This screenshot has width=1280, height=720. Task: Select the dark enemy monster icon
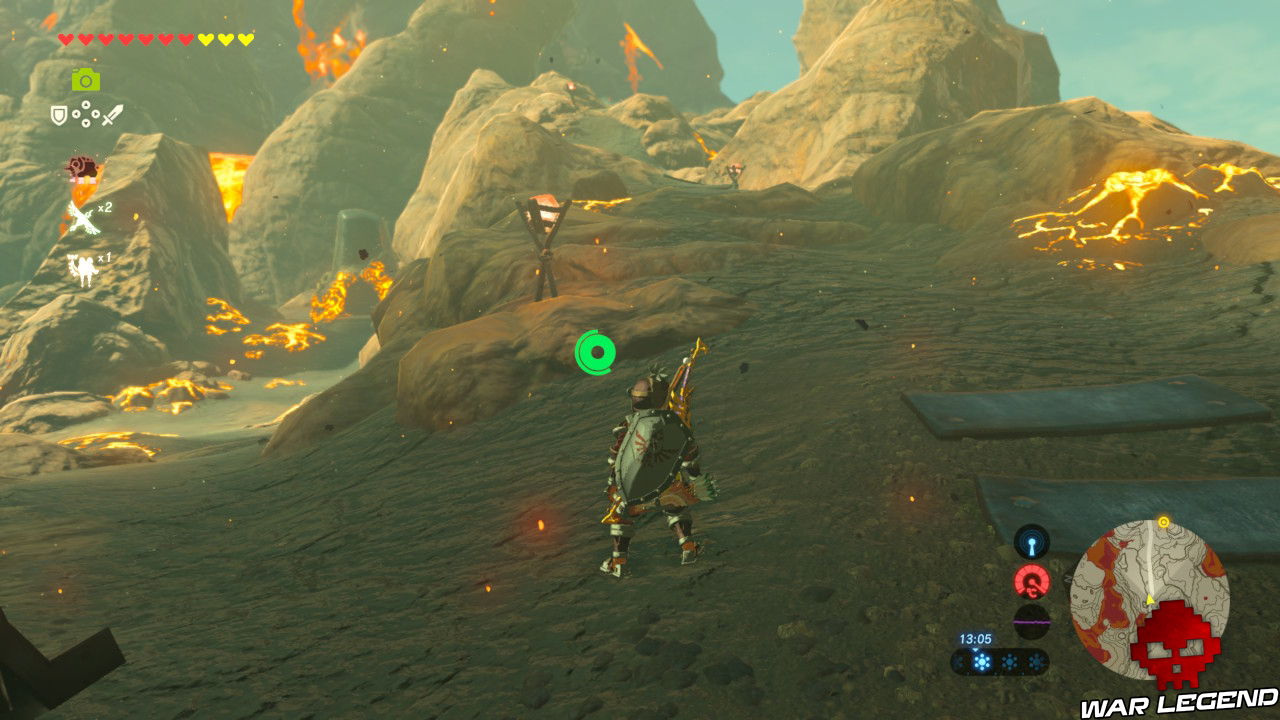click(x=81, y=166)
